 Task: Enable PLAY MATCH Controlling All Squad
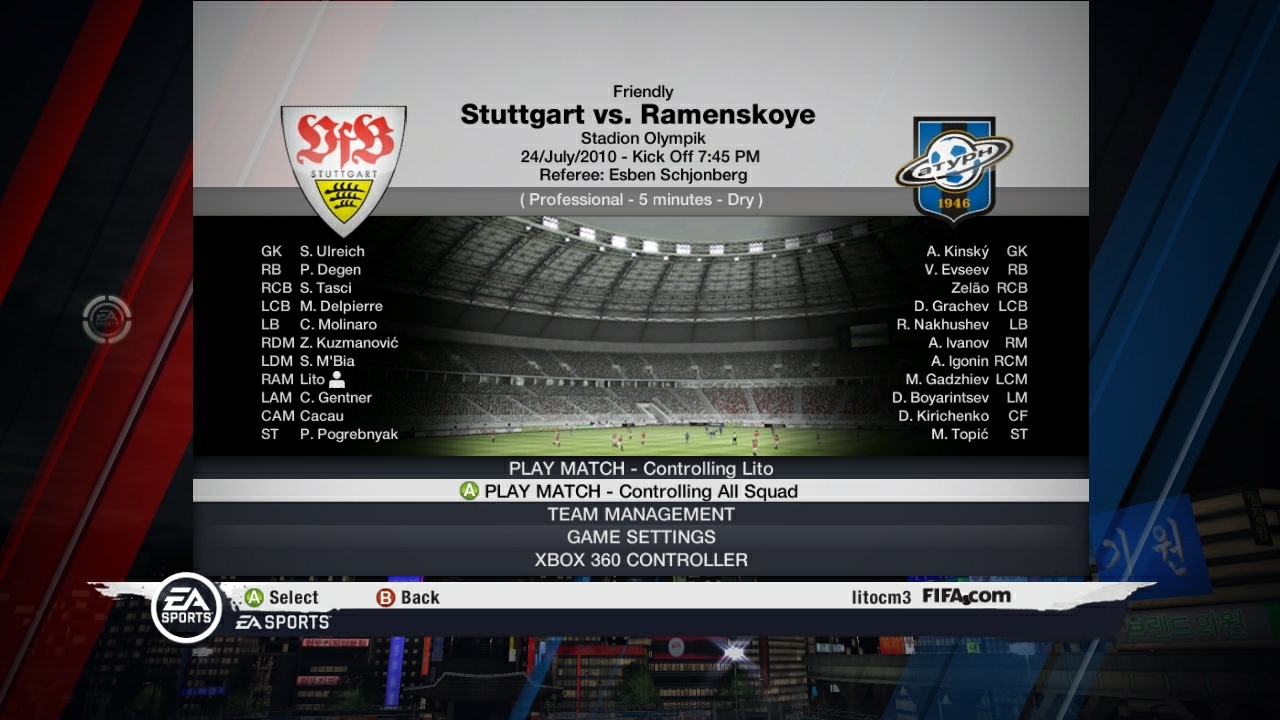[640, 491]
